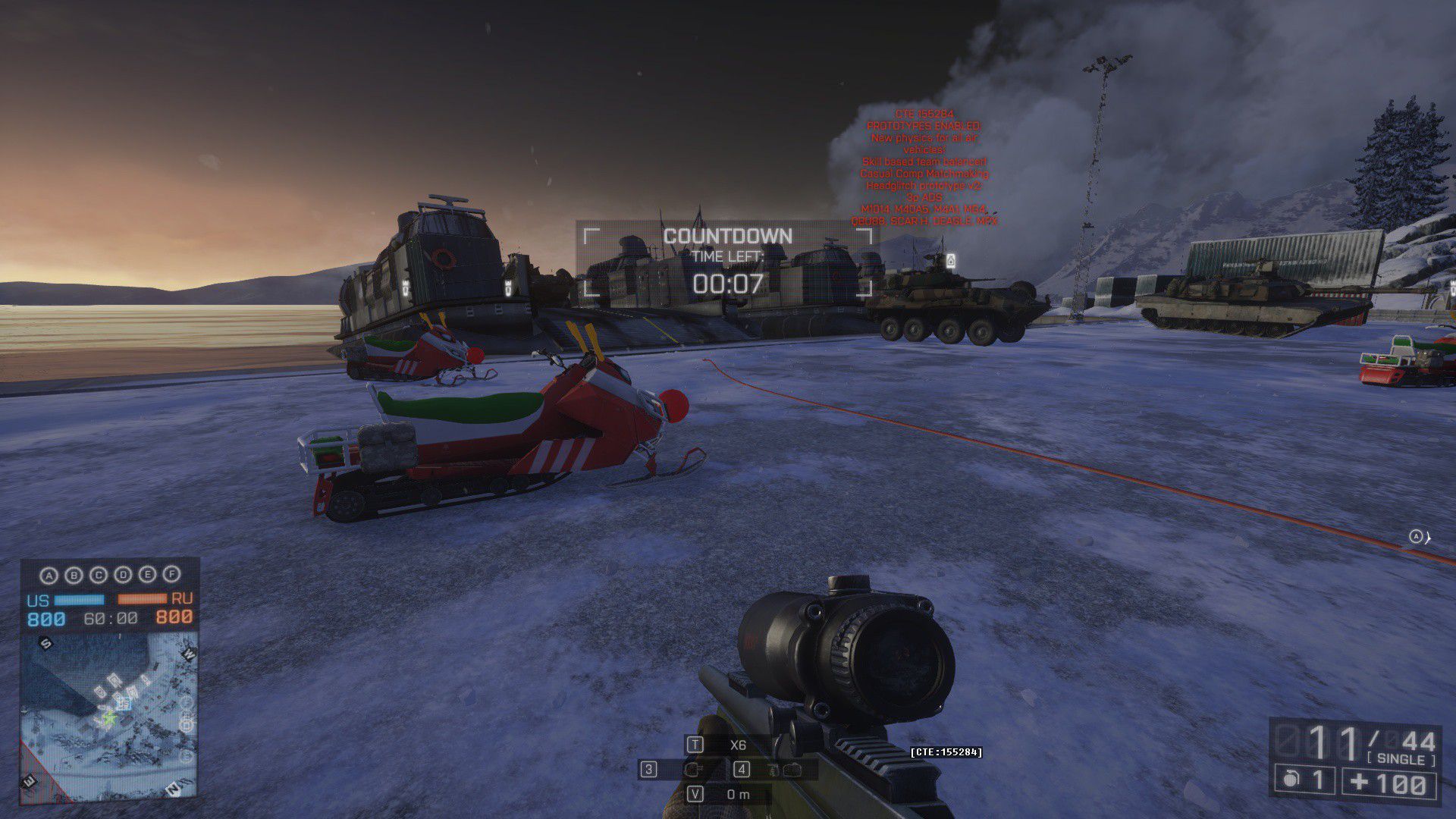Screen dimensions: 1456x819
Task: Choose the gadget in slot 3
Action: (692, 770)
